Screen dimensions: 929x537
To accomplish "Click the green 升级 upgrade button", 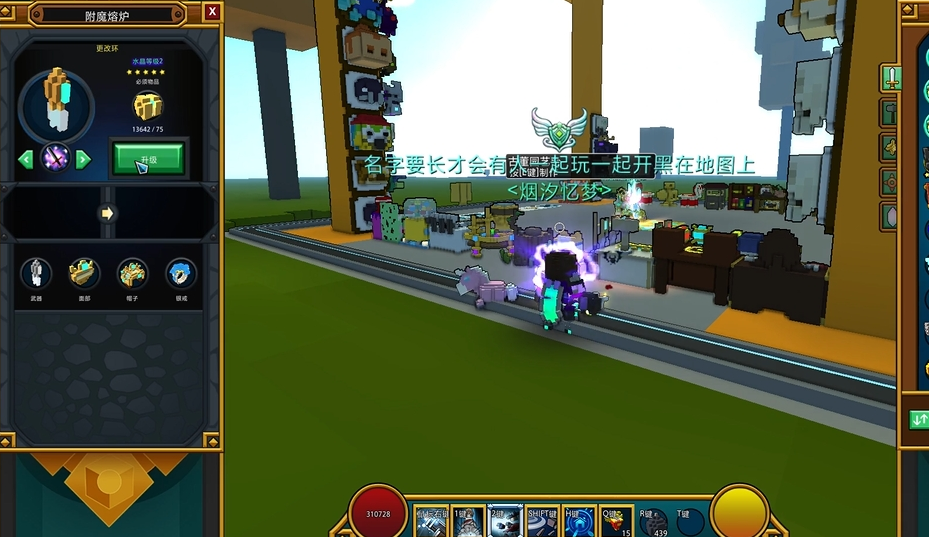I will click(x=148, y=158).
